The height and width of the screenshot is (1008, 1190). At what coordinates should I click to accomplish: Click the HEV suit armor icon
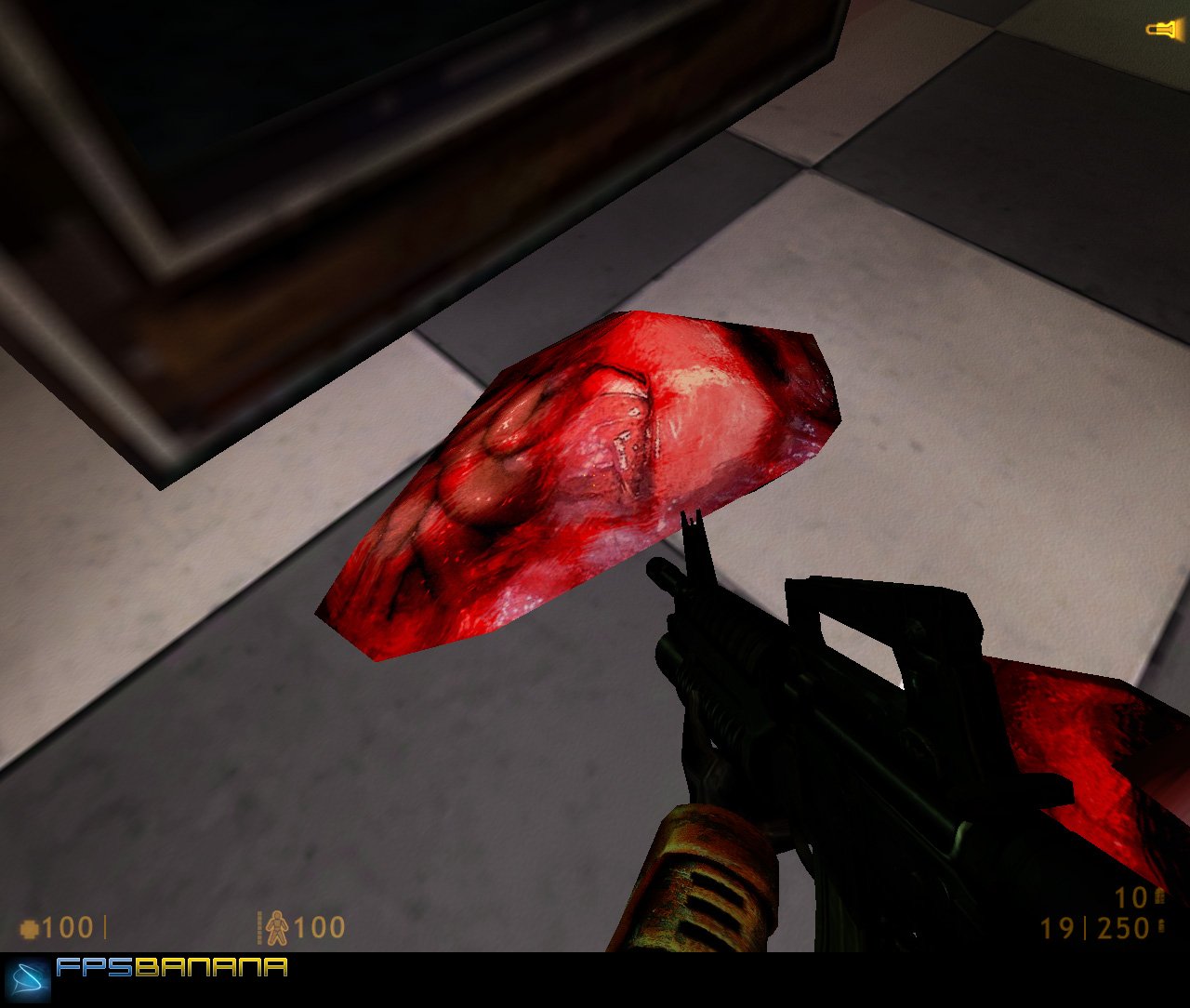(277, 926)
